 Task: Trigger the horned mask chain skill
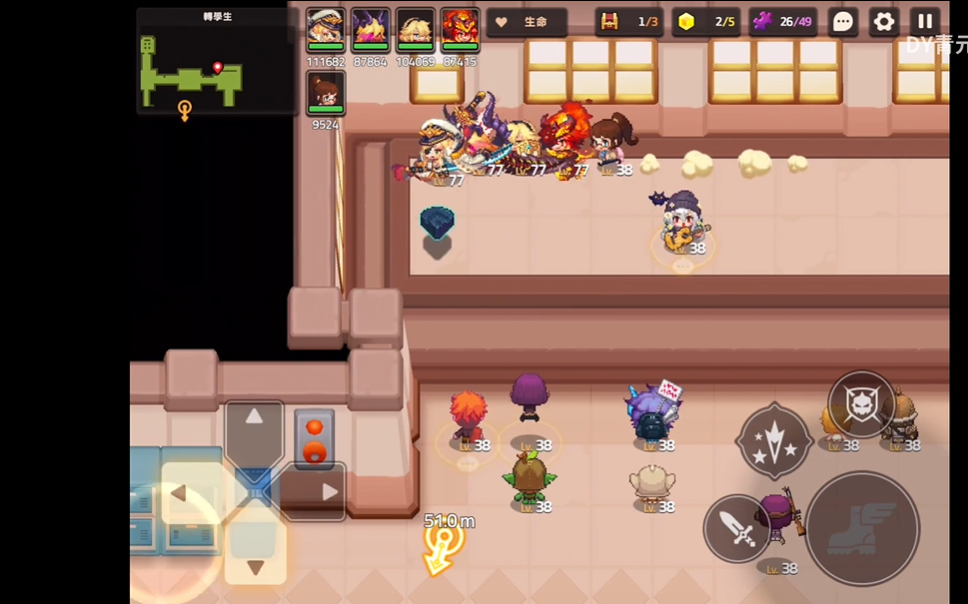[x=861, y=404]
